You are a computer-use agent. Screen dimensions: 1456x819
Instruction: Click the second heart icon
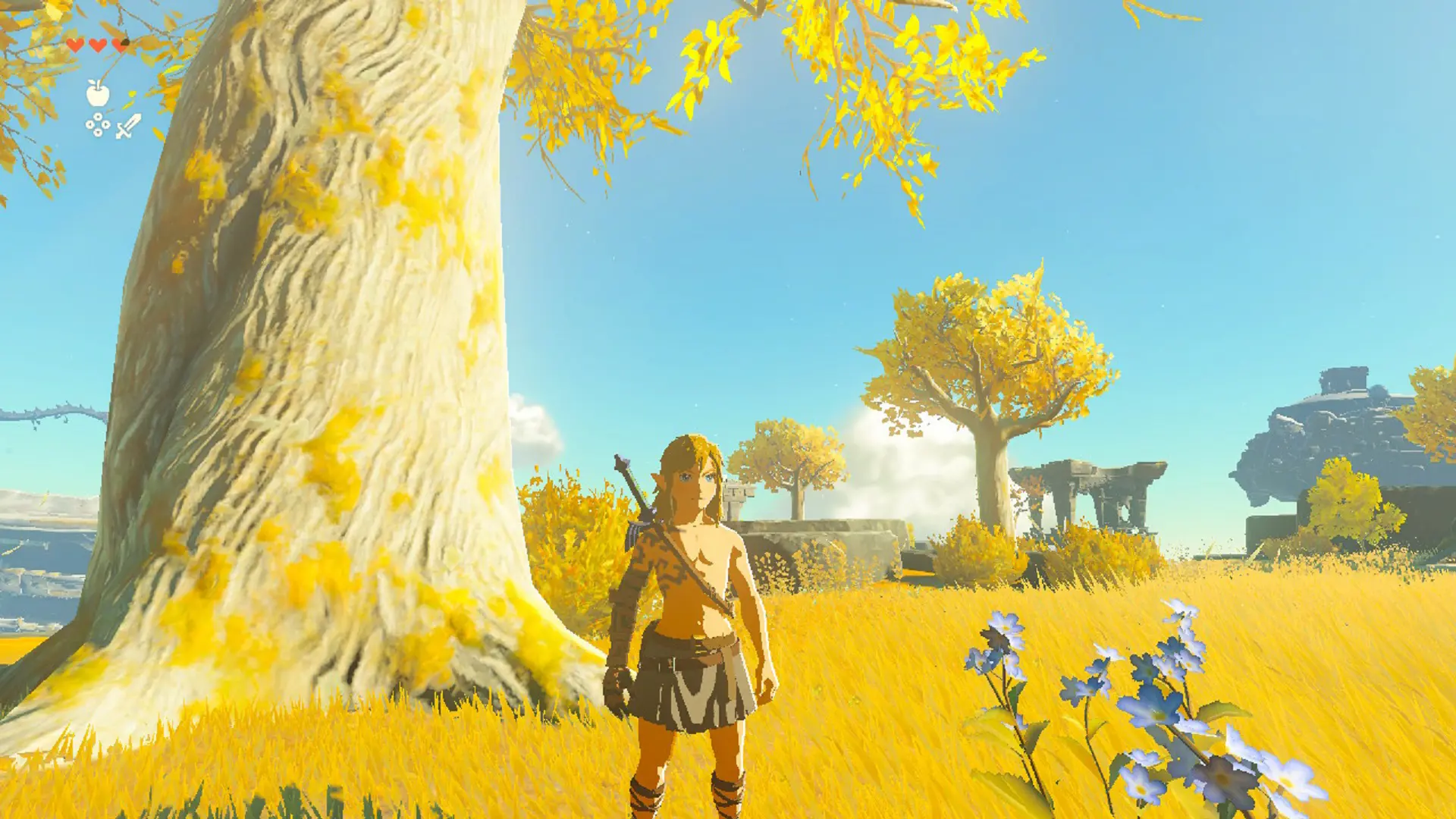96,46
